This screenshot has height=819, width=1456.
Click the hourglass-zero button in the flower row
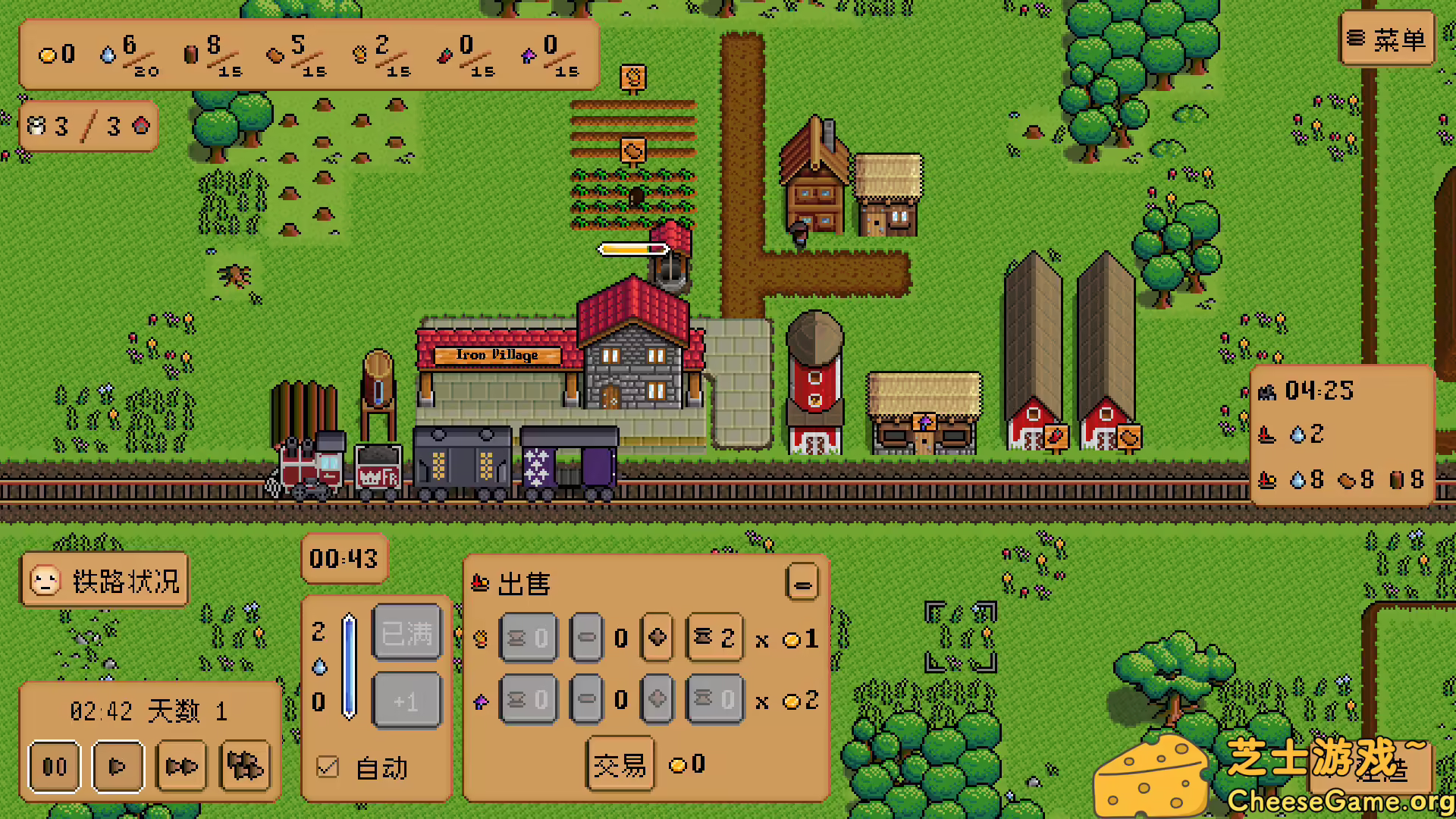(529, 698)
